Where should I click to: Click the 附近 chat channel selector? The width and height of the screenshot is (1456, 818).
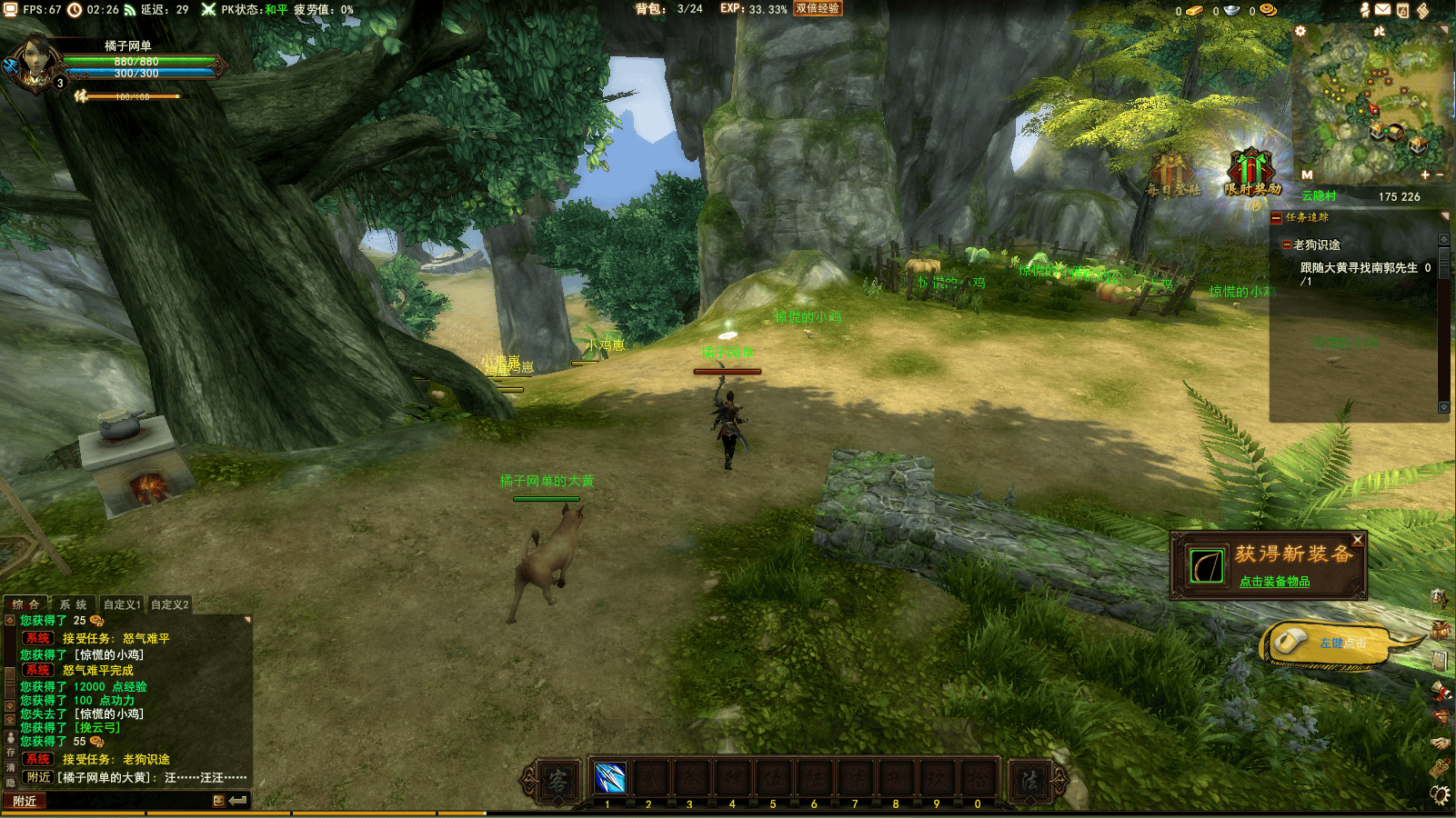pyautogui.click(x=25, y=801)
